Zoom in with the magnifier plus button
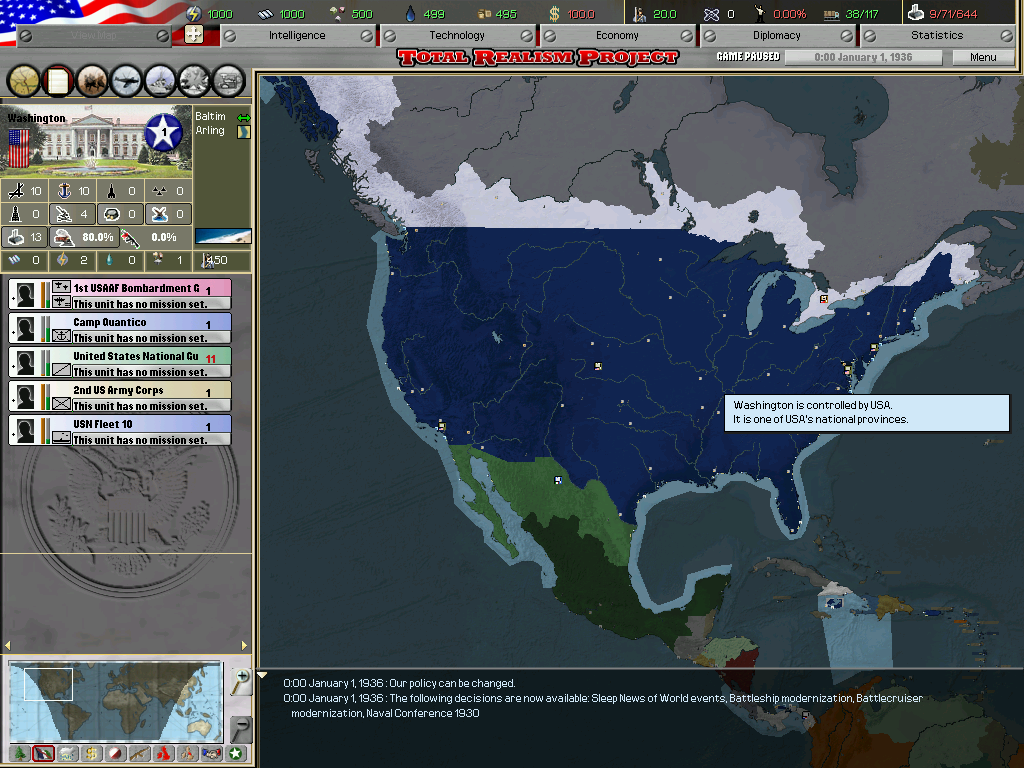 (x=240, y=681)
